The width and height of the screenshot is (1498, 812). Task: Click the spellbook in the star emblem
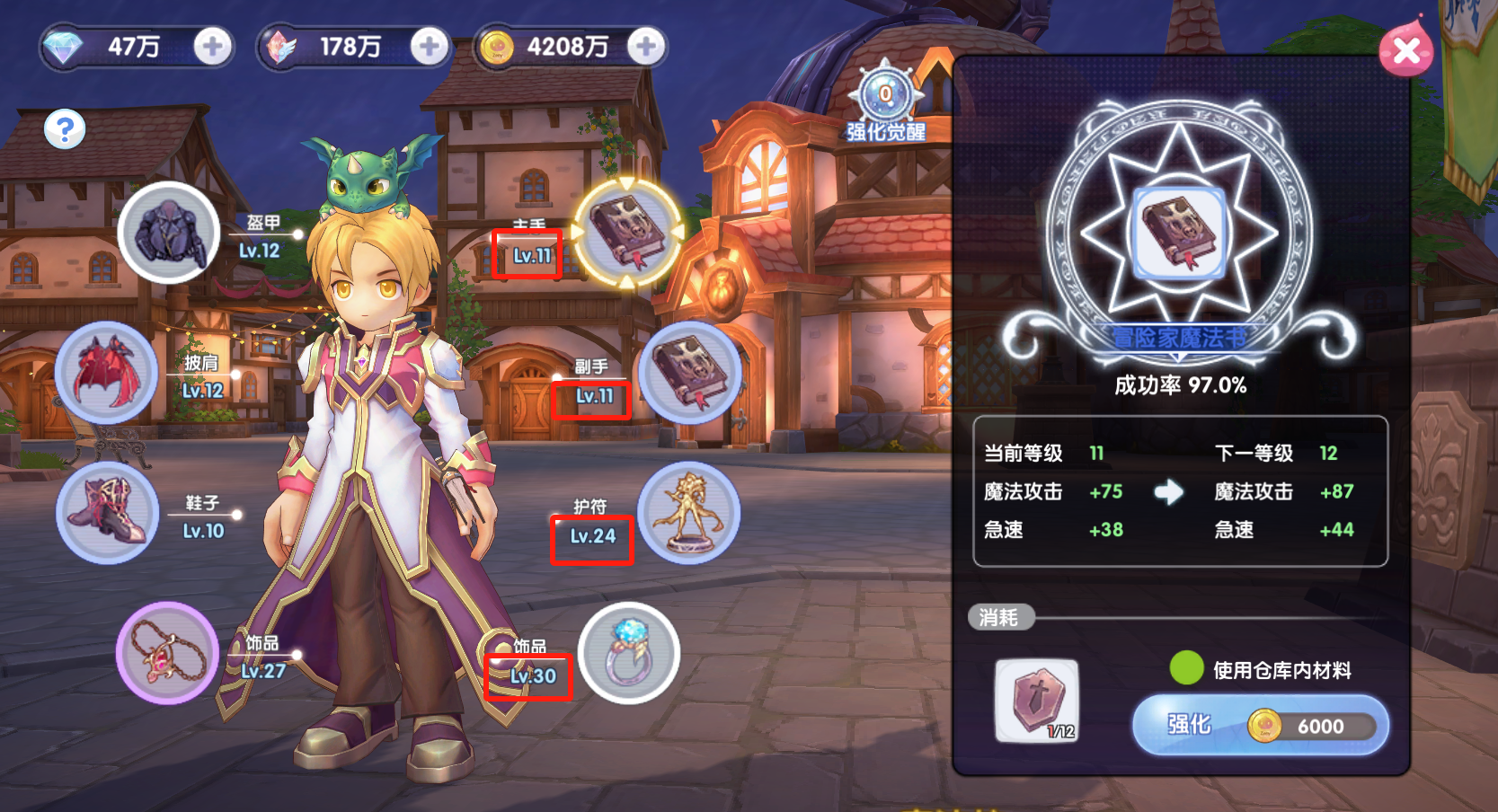(1179, 233)
